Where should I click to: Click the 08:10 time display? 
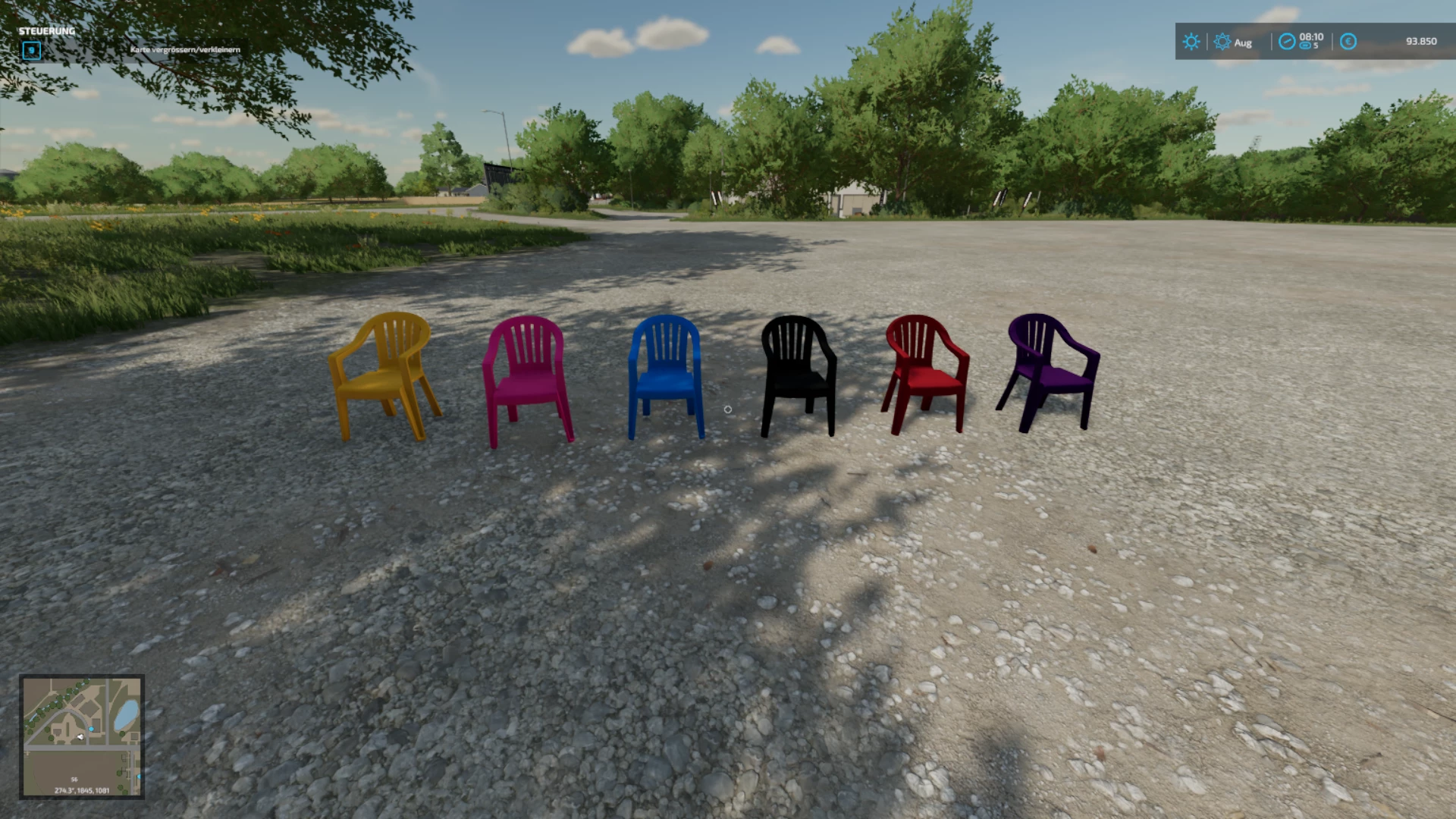tap(1311, 36)
